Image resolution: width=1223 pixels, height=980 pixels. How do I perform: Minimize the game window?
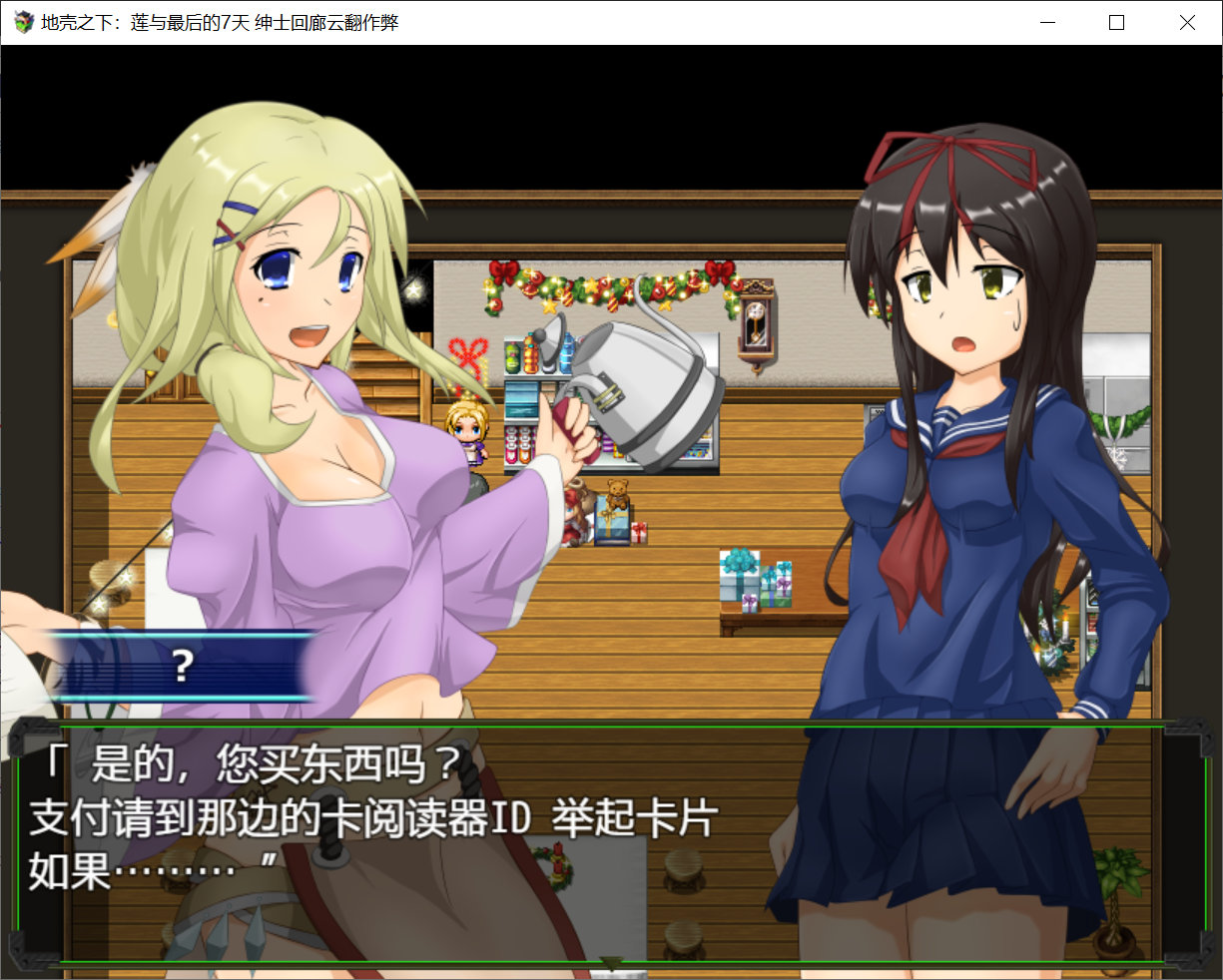click(1047, 22)
